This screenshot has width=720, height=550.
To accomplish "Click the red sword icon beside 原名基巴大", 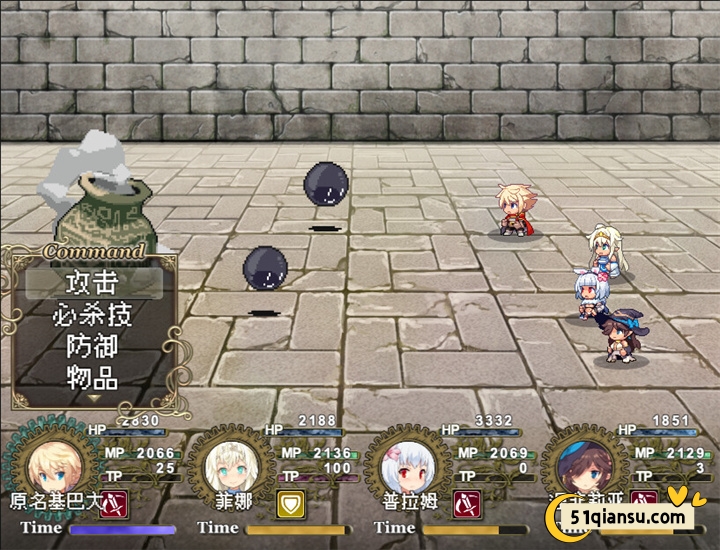I will click(112, 501).
